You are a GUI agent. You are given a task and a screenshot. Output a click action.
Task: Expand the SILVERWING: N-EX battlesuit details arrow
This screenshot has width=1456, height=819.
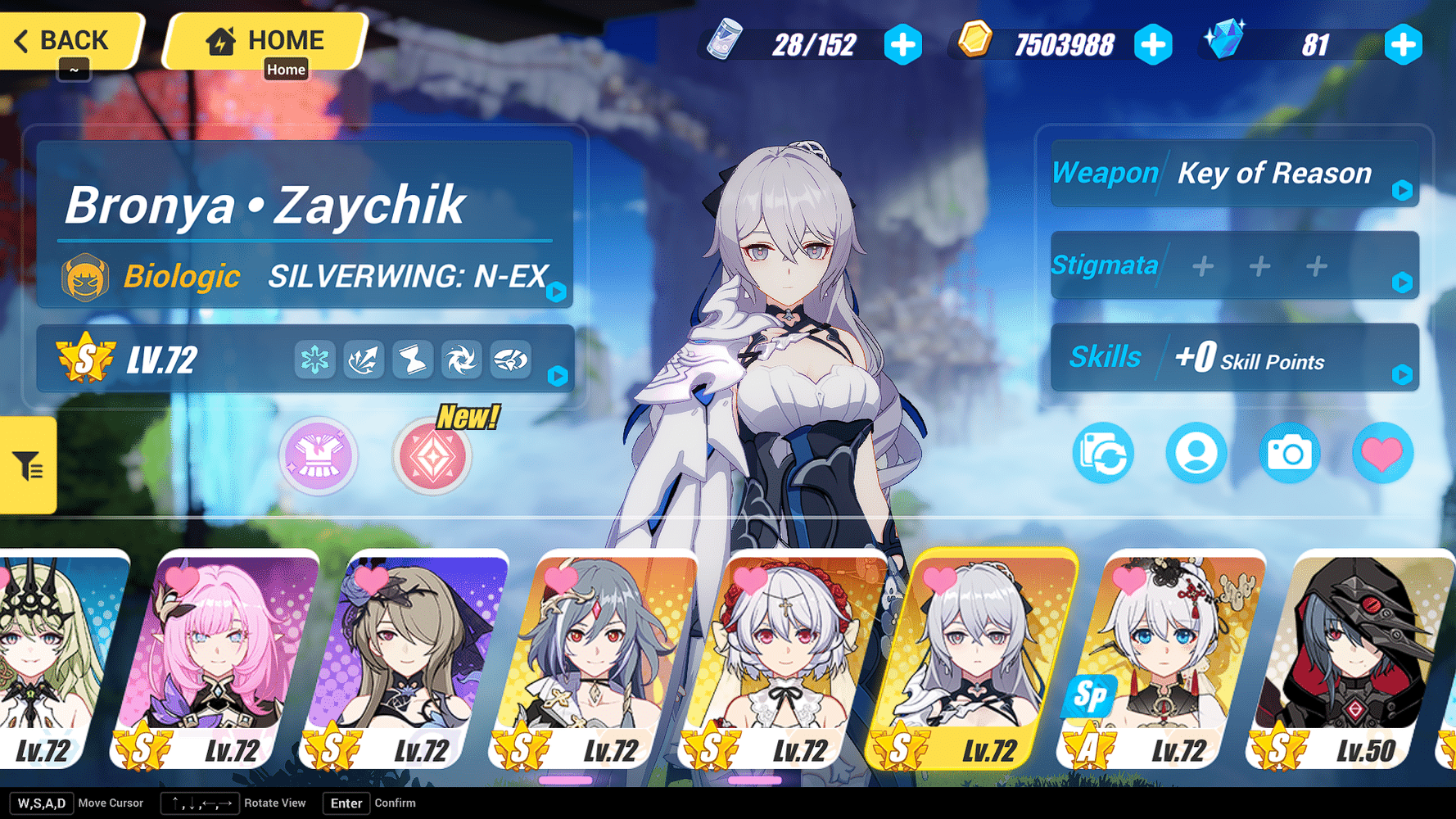pos(556,291)
